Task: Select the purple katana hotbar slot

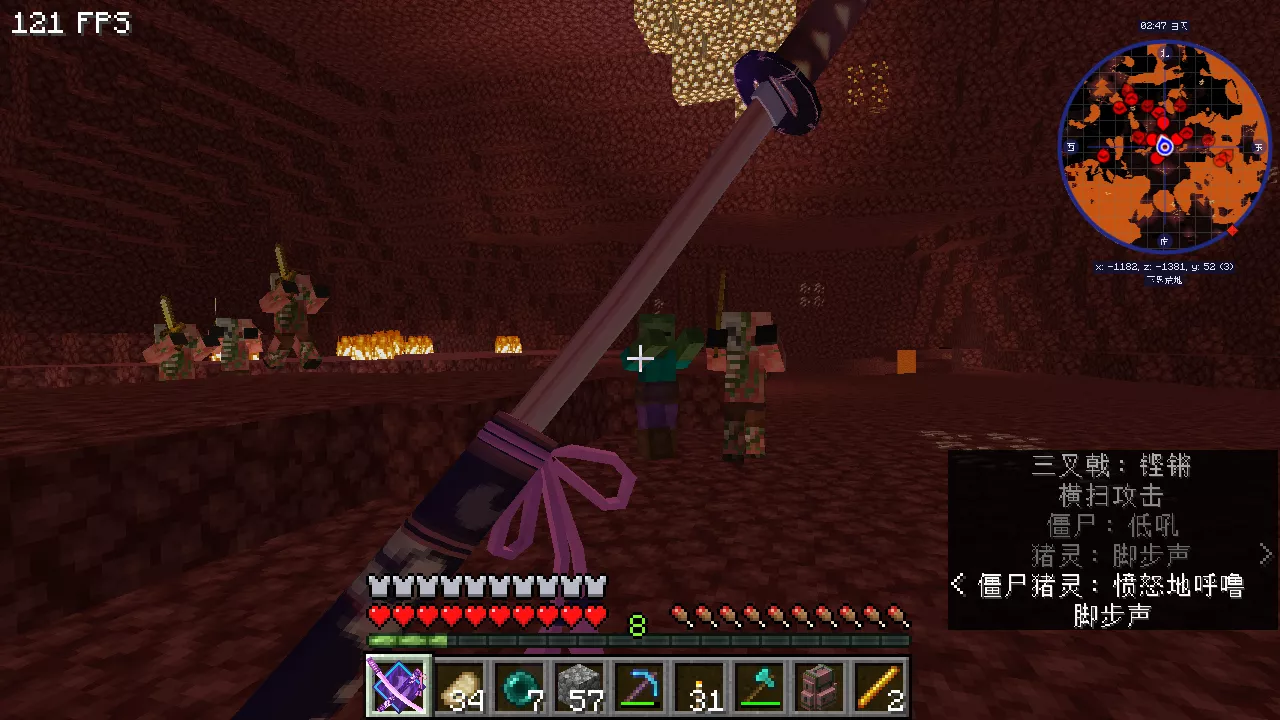Action: click(399, 687)
